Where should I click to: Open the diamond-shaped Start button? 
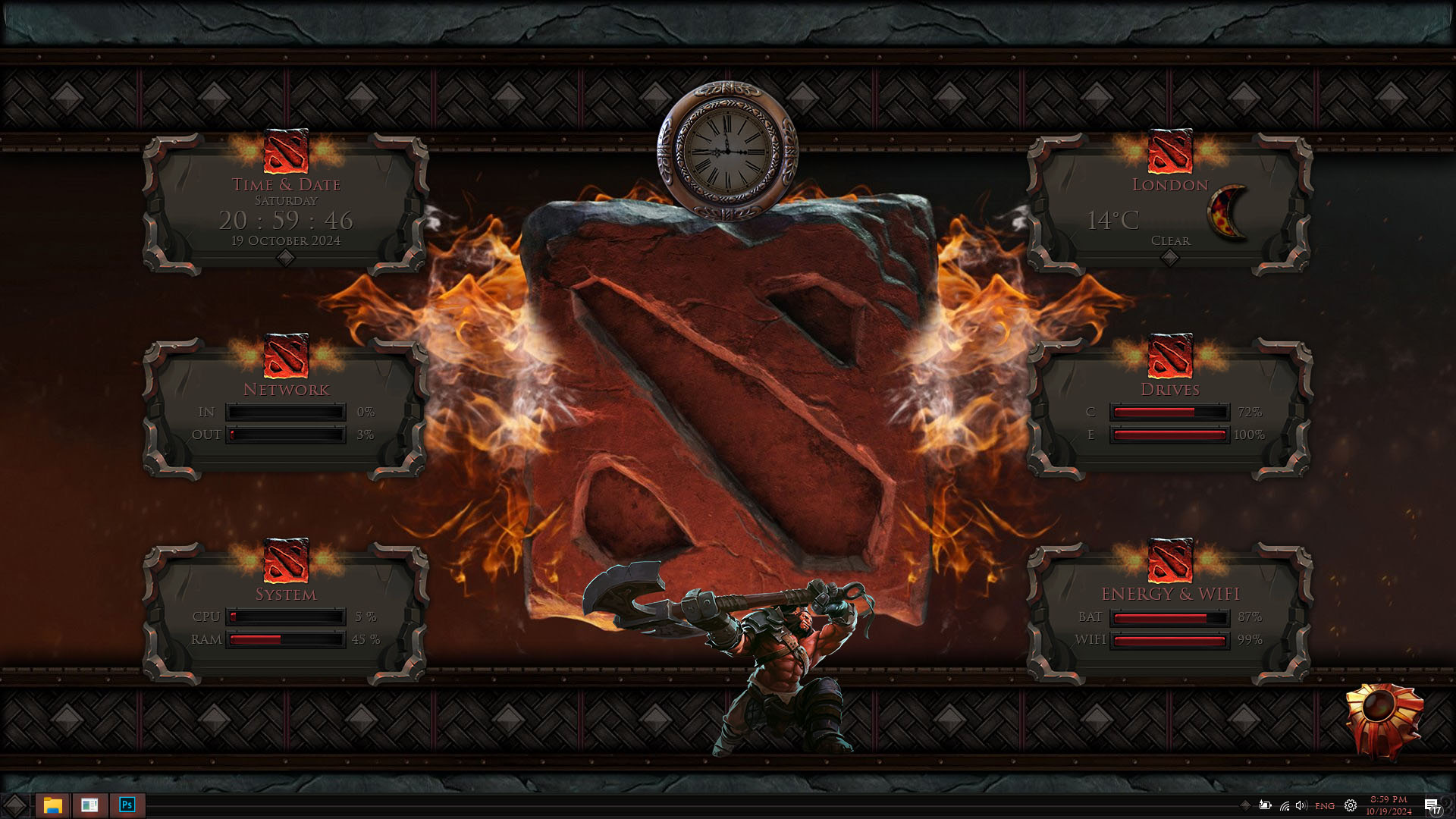click(15, 805)
